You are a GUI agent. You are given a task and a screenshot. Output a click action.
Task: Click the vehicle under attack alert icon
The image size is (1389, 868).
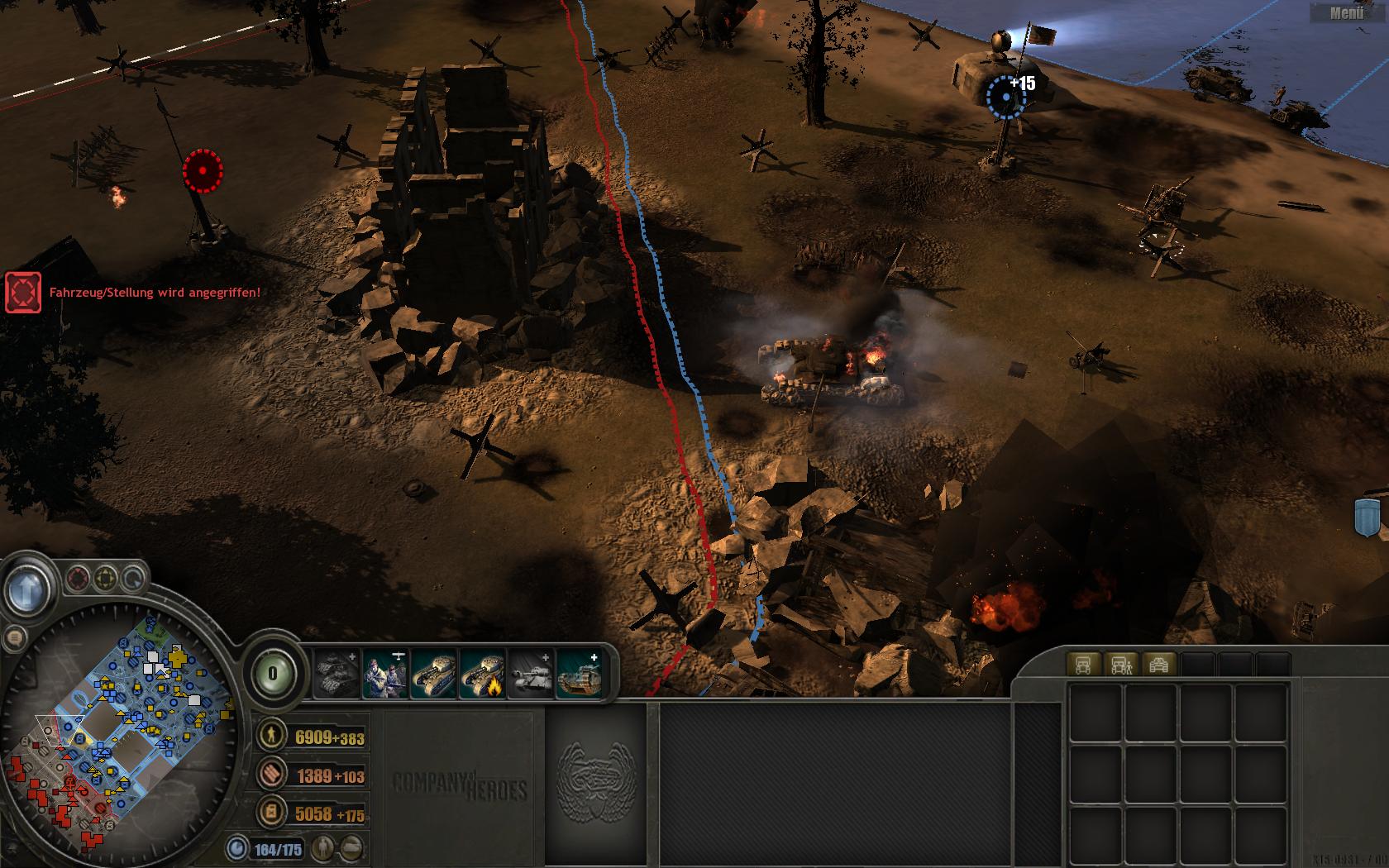[x=23, y=293]
